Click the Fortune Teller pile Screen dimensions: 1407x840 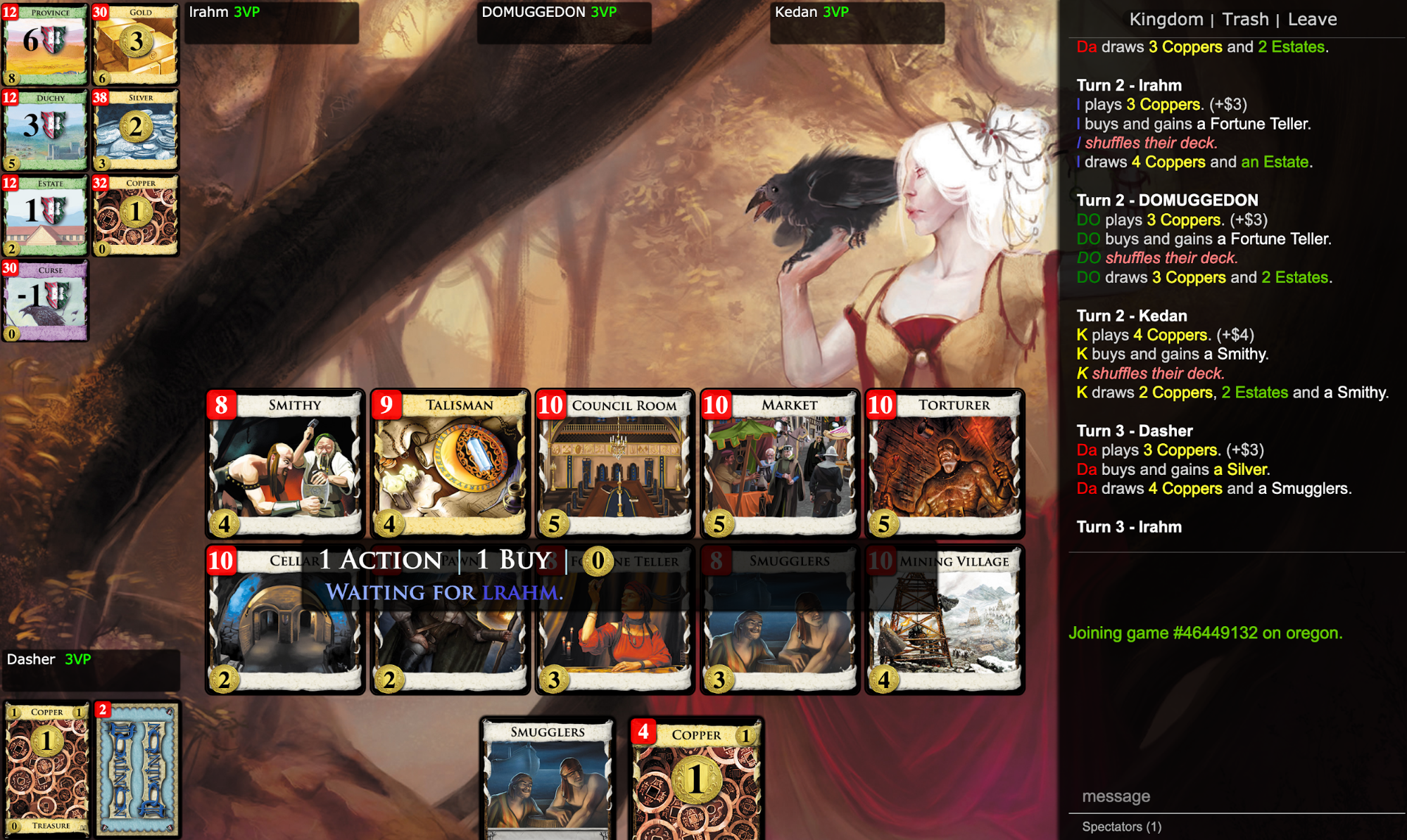click(614, 619)
